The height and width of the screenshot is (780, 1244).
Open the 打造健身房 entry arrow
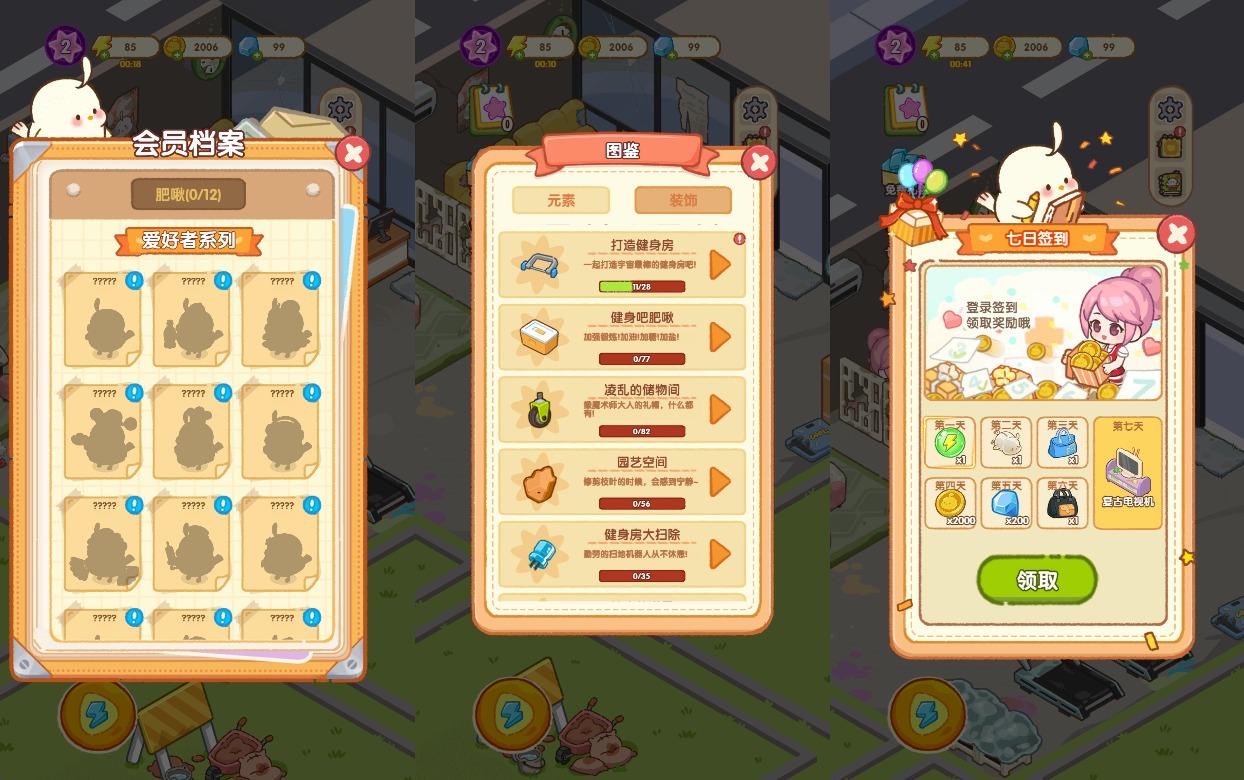point(720,265)
